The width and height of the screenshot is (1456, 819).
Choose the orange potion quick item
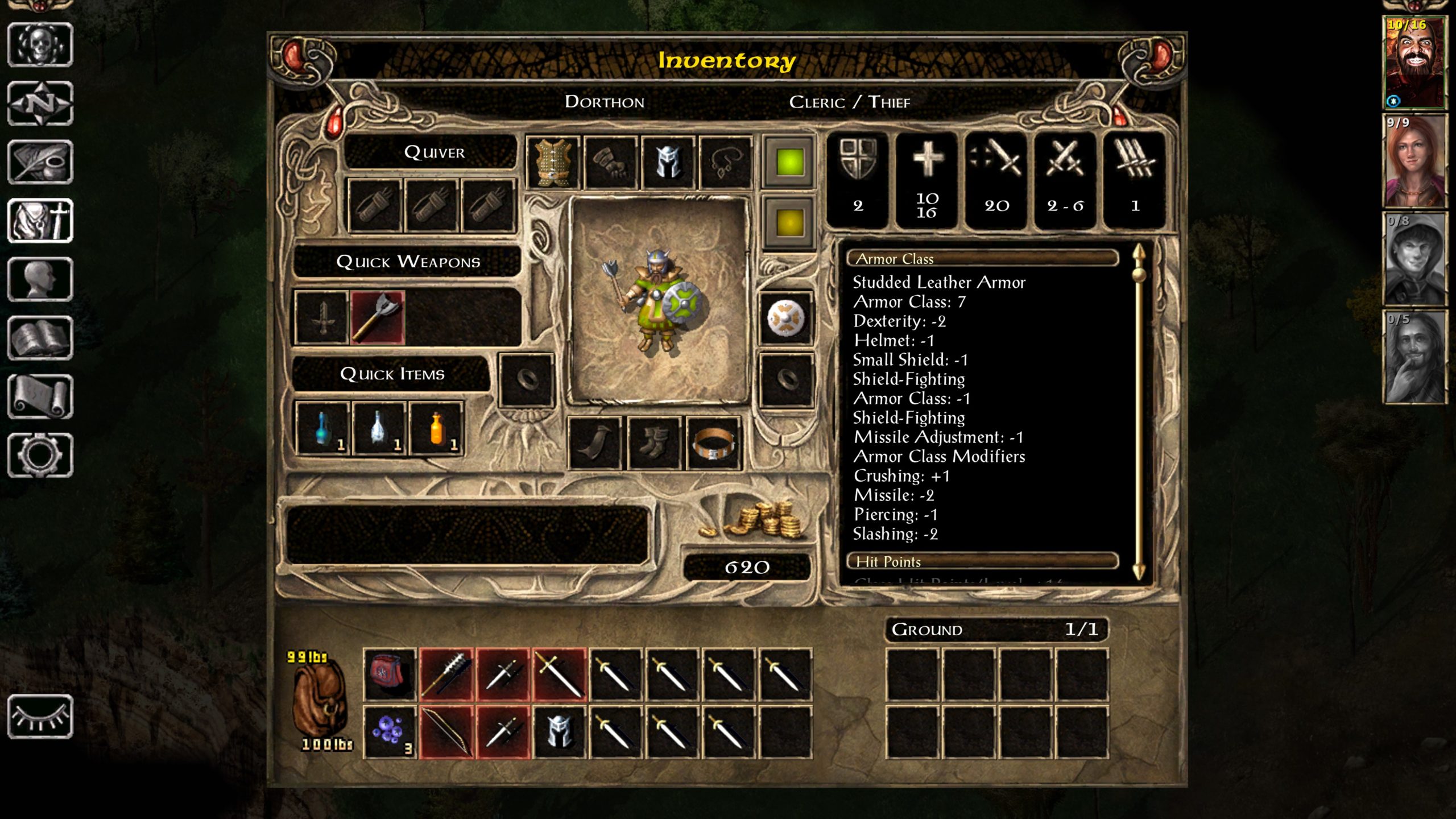pyautogui.click(x=436, y=429)
